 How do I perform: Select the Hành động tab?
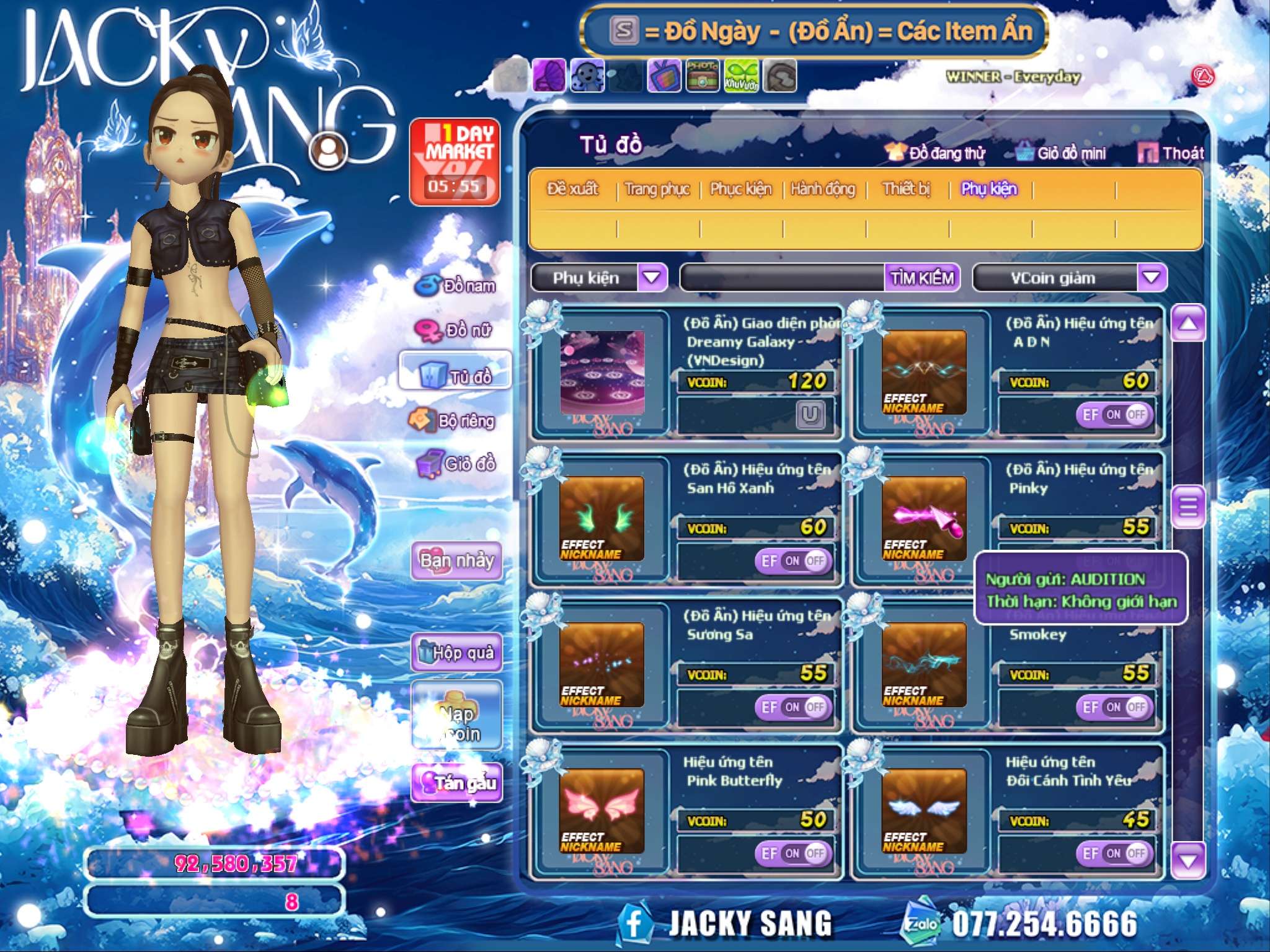click(x=823, y=189)
